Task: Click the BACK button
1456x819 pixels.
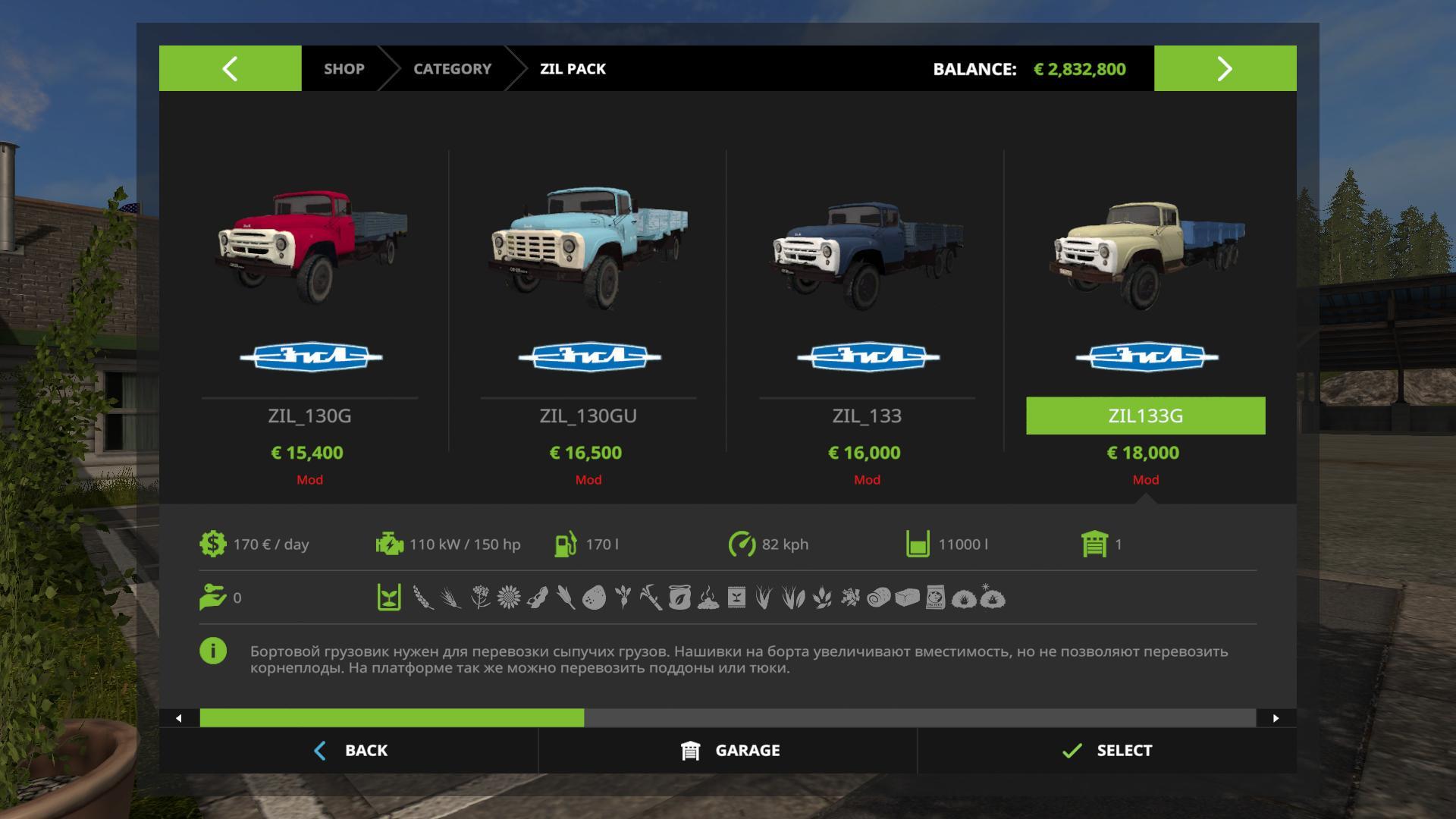Action: pos(350,750)
